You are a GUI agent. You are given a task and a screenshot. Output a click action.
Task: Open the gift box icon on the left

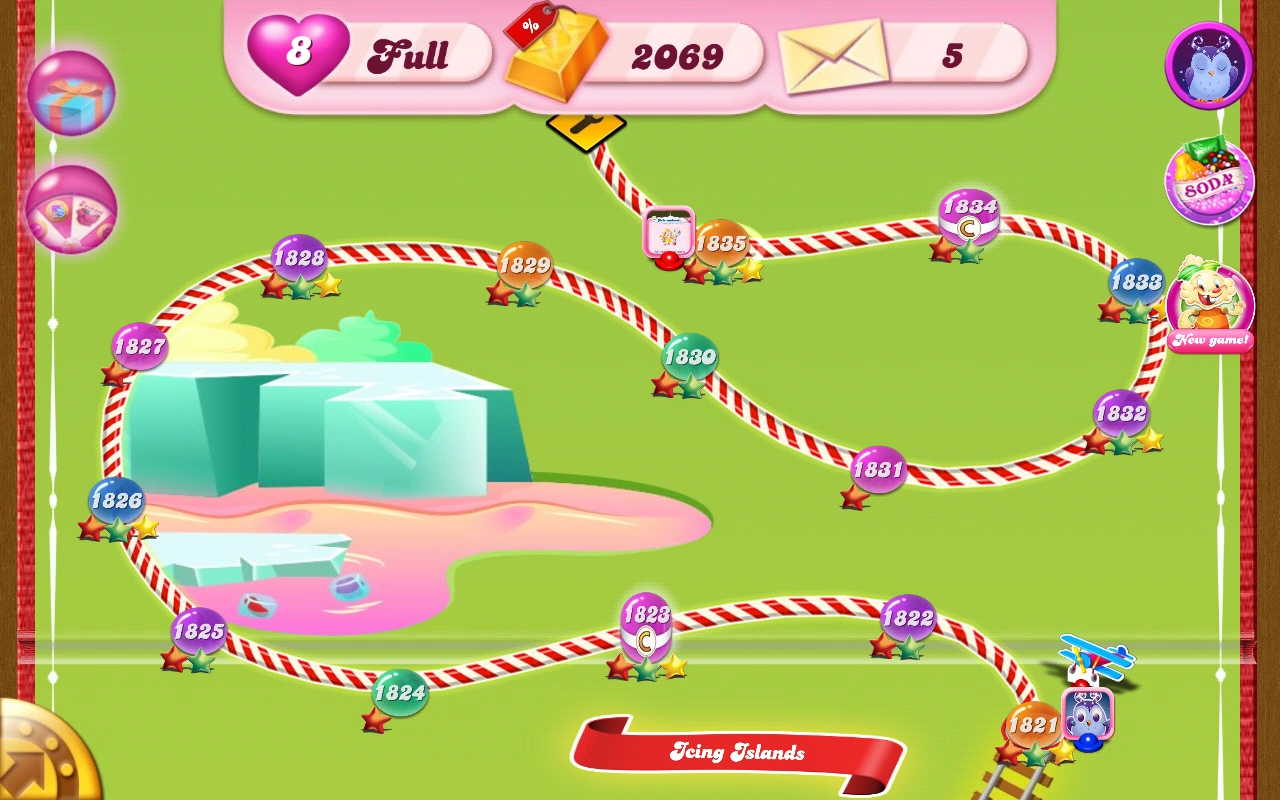point(71,93)
